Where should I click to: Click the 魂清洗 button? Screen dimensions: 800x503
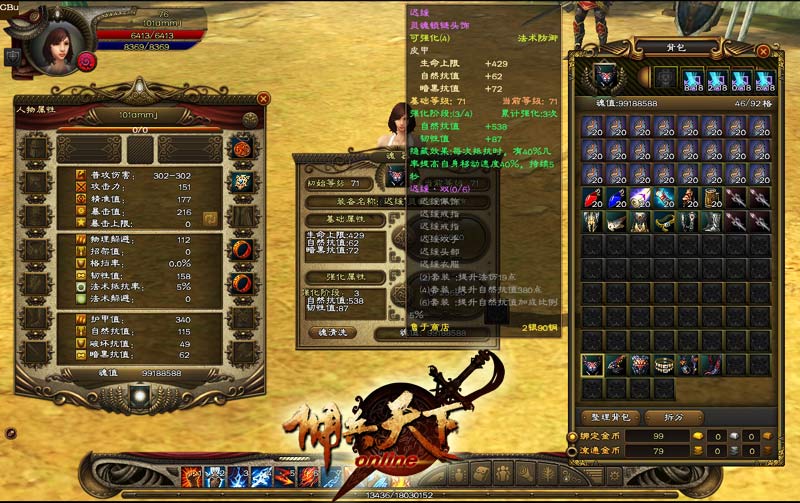pos(331,332)
